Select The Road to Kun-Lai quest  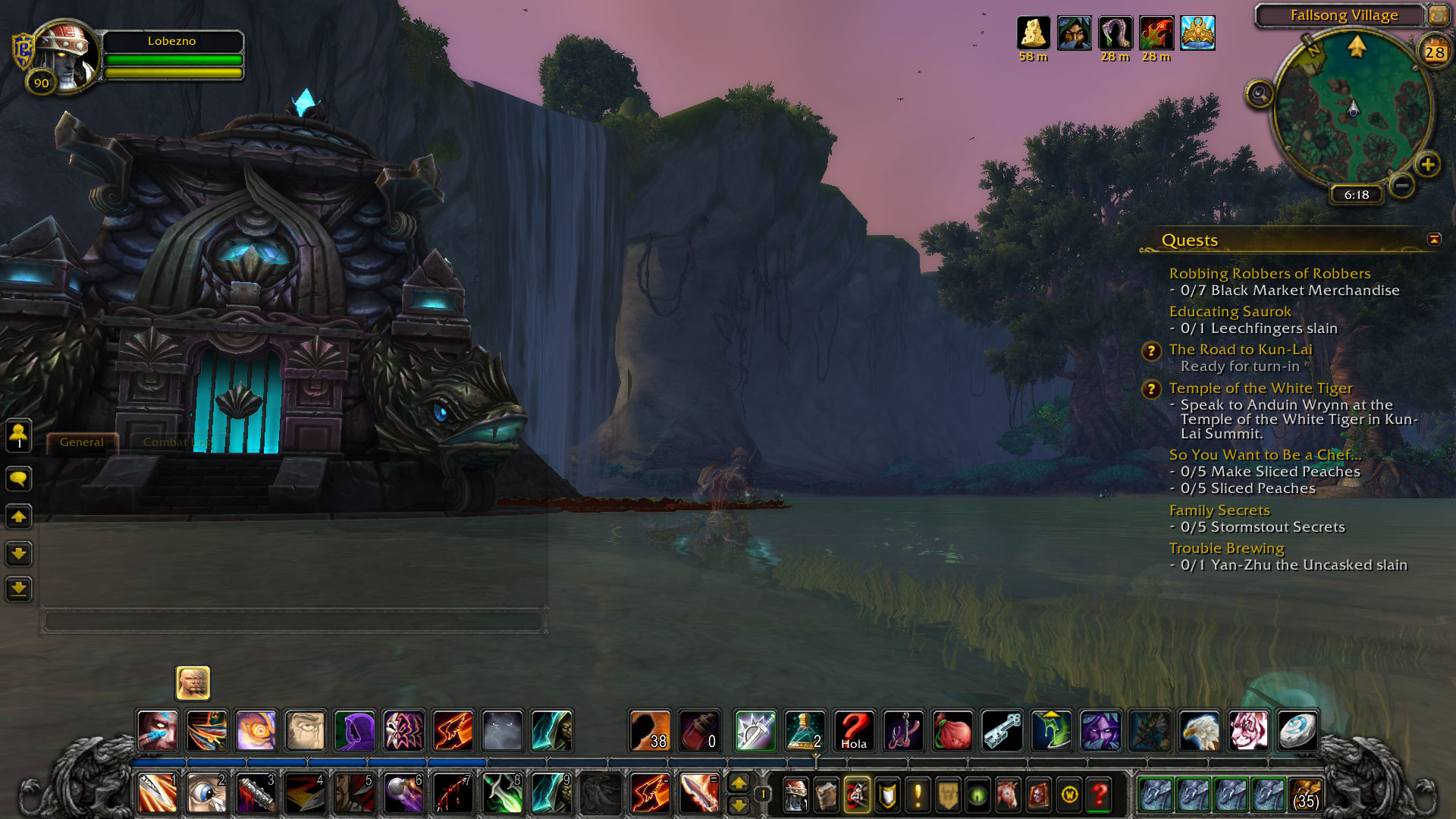[1240, 350]
